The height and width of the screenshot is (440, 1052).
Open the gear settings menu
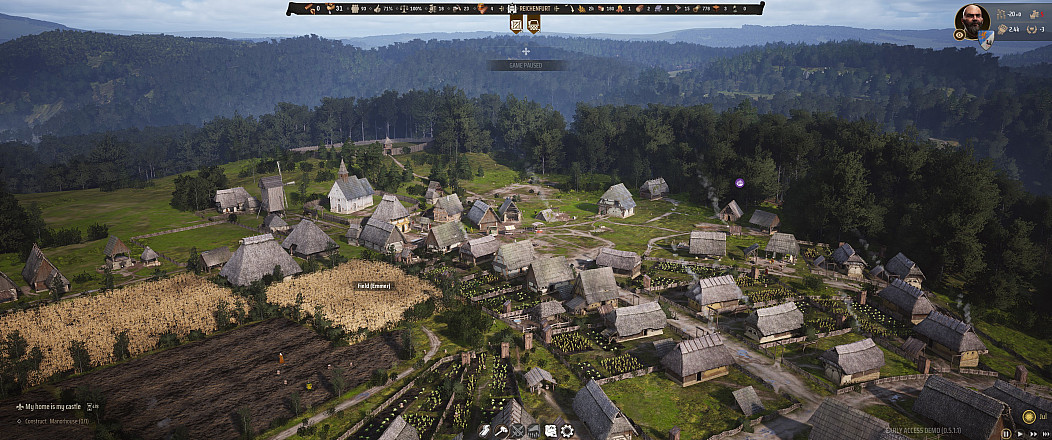[x=567, y=431]
